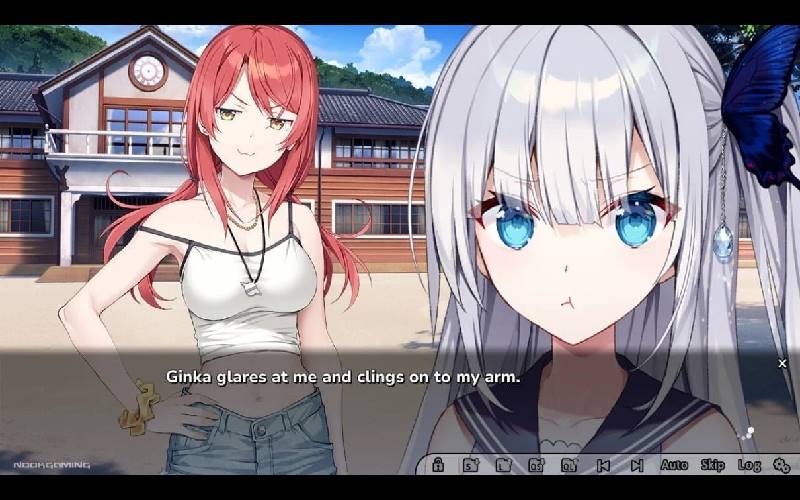Activate the Skip button

pos(712,465)
